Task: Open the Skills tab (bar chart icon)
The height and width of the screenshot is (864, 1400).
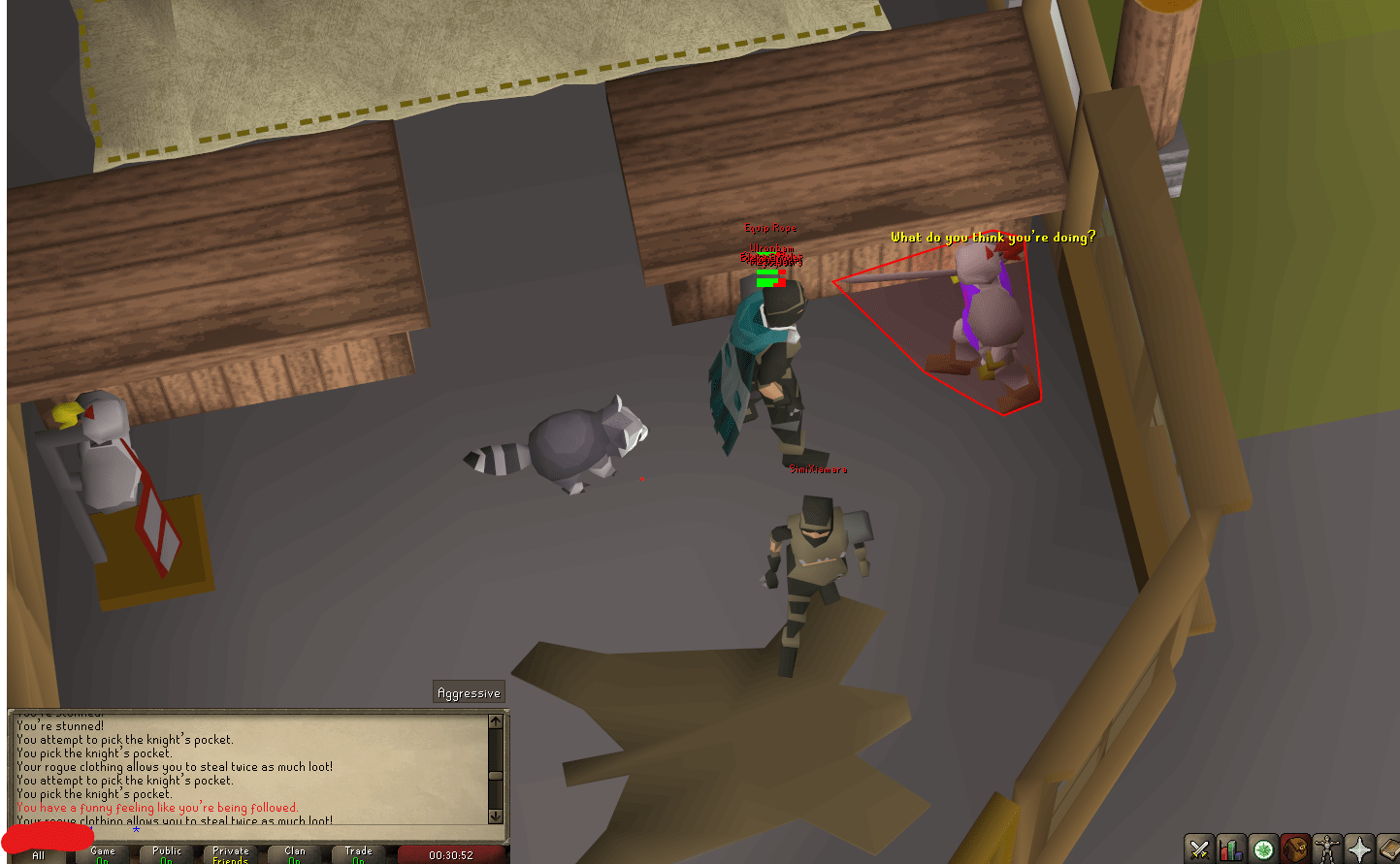Action: (x=1231, y=850)
